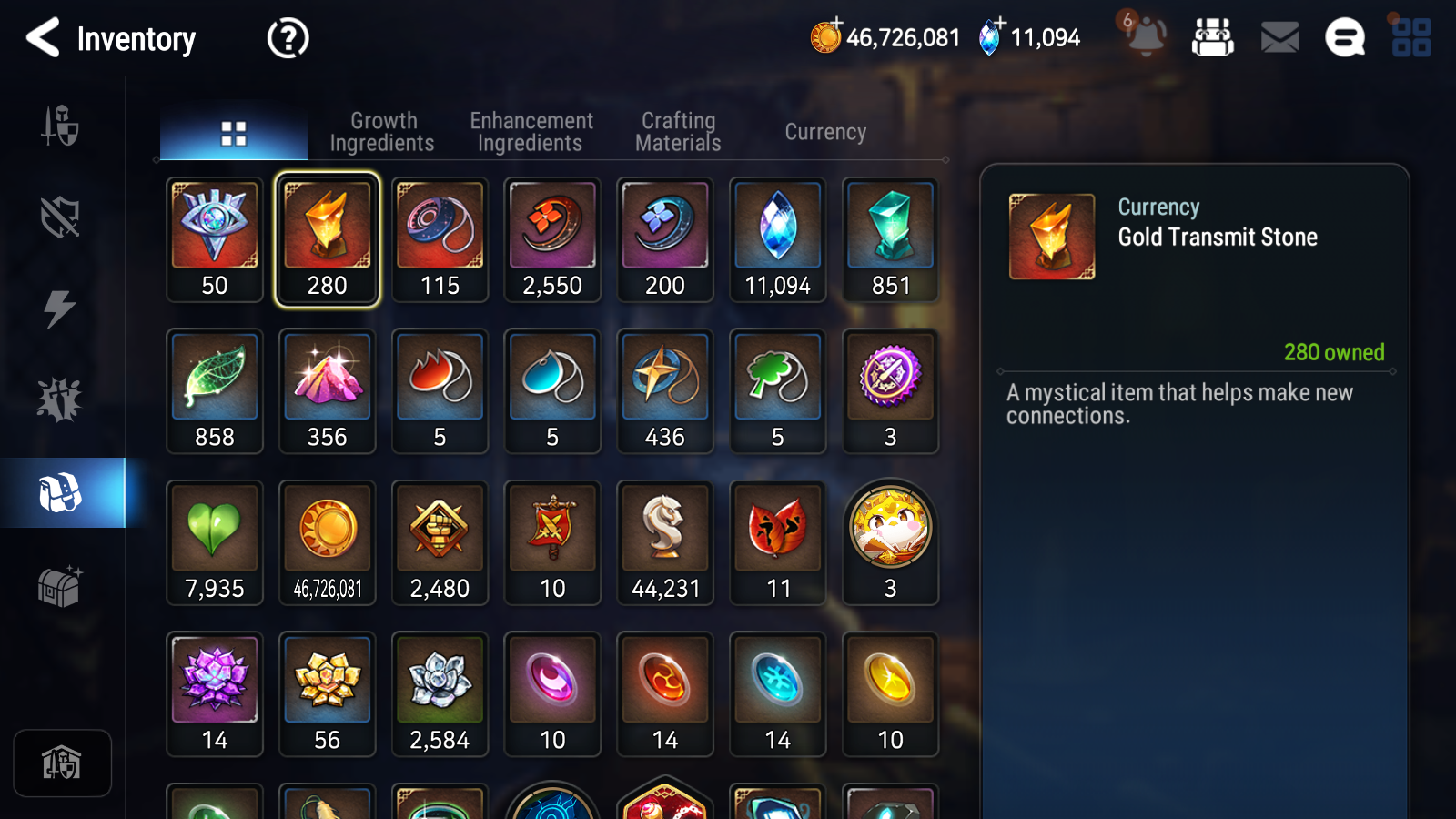Open the notifications bell icon
Image resolution: width=1456 pixels, height=819 pixels.
pyautogui.click(x=1144, y=38)
